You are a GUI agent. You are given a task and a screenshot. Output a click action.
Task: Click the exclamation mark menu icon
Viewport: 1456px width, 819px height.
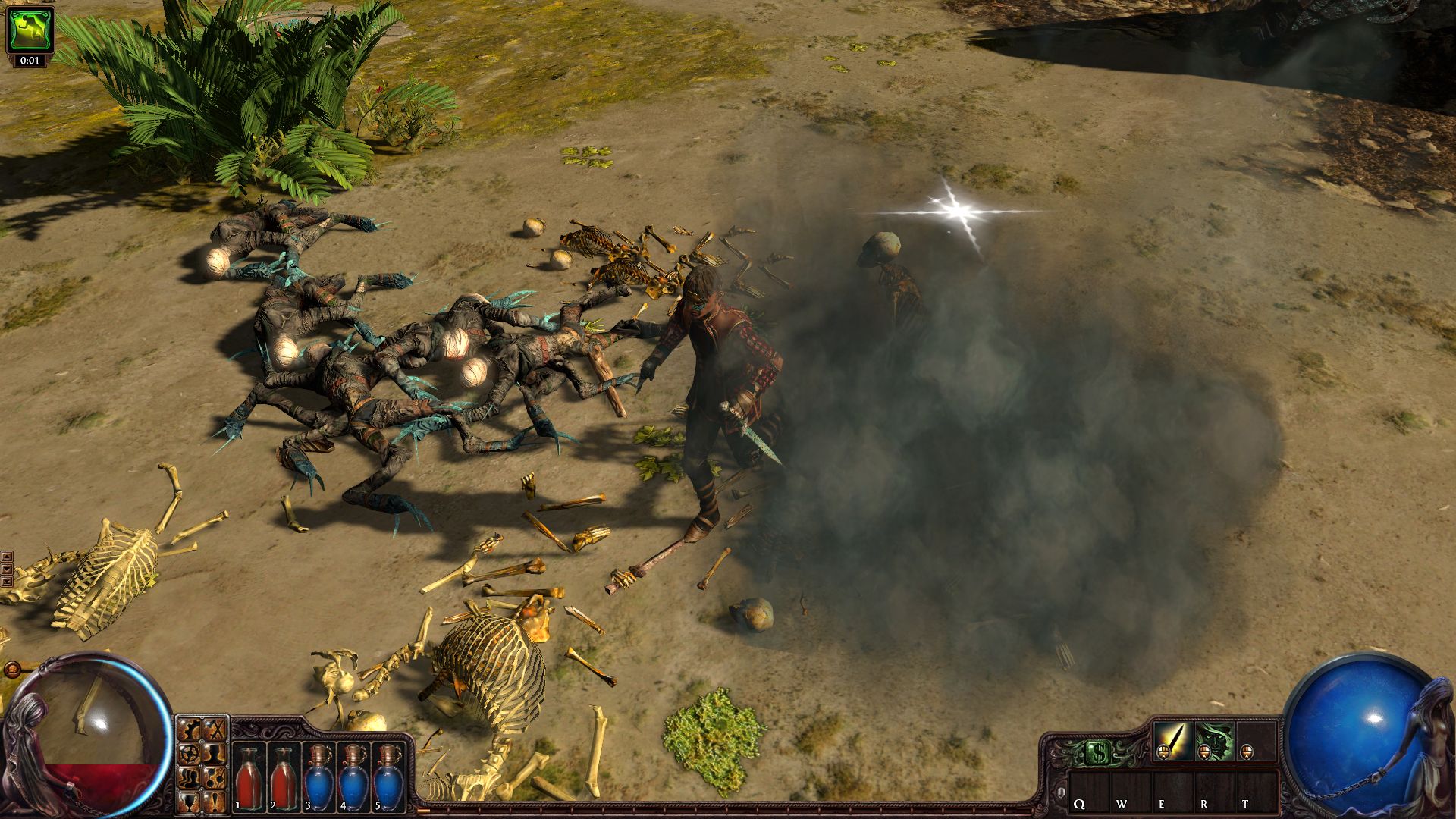pyautogui.click(x=216, y=802)
